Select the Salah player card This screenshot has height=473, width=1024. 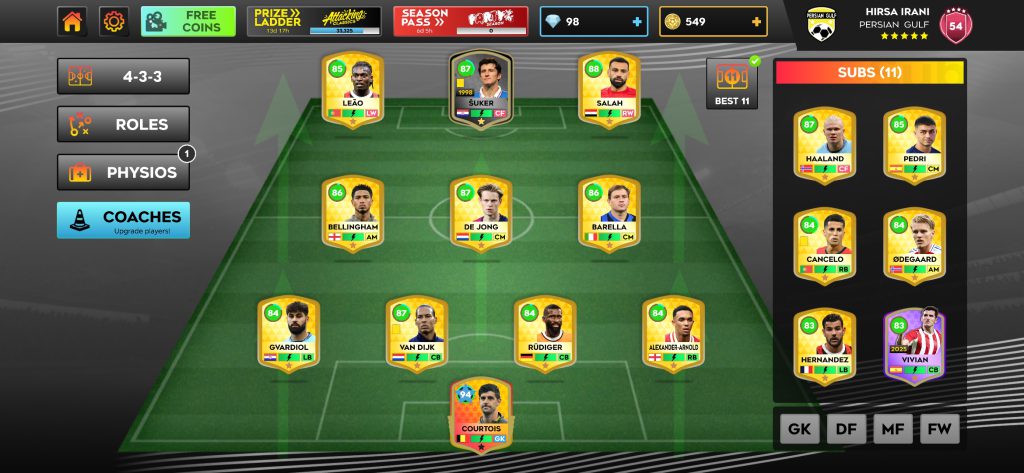click(x=610, y=87)
